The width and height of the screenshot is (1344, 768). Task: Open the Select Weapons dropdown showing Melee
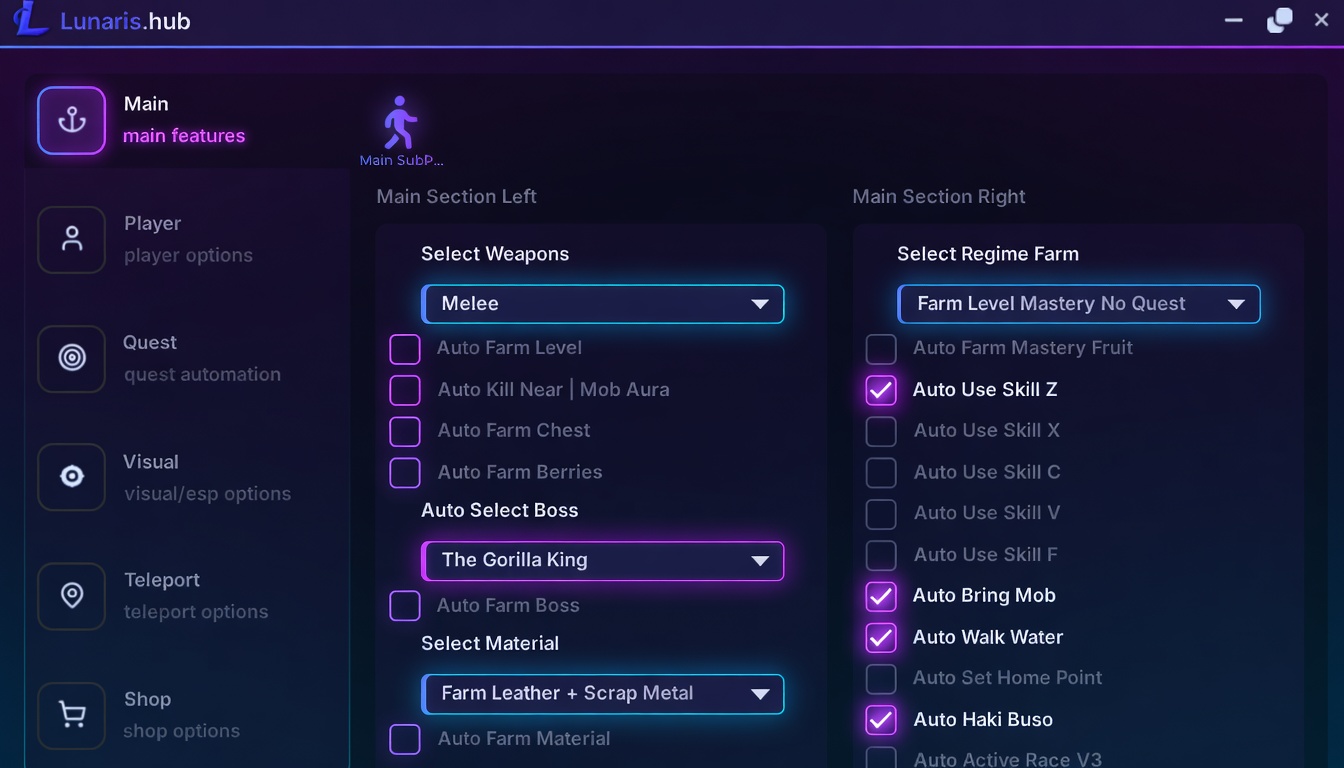(x=603, y=304)
